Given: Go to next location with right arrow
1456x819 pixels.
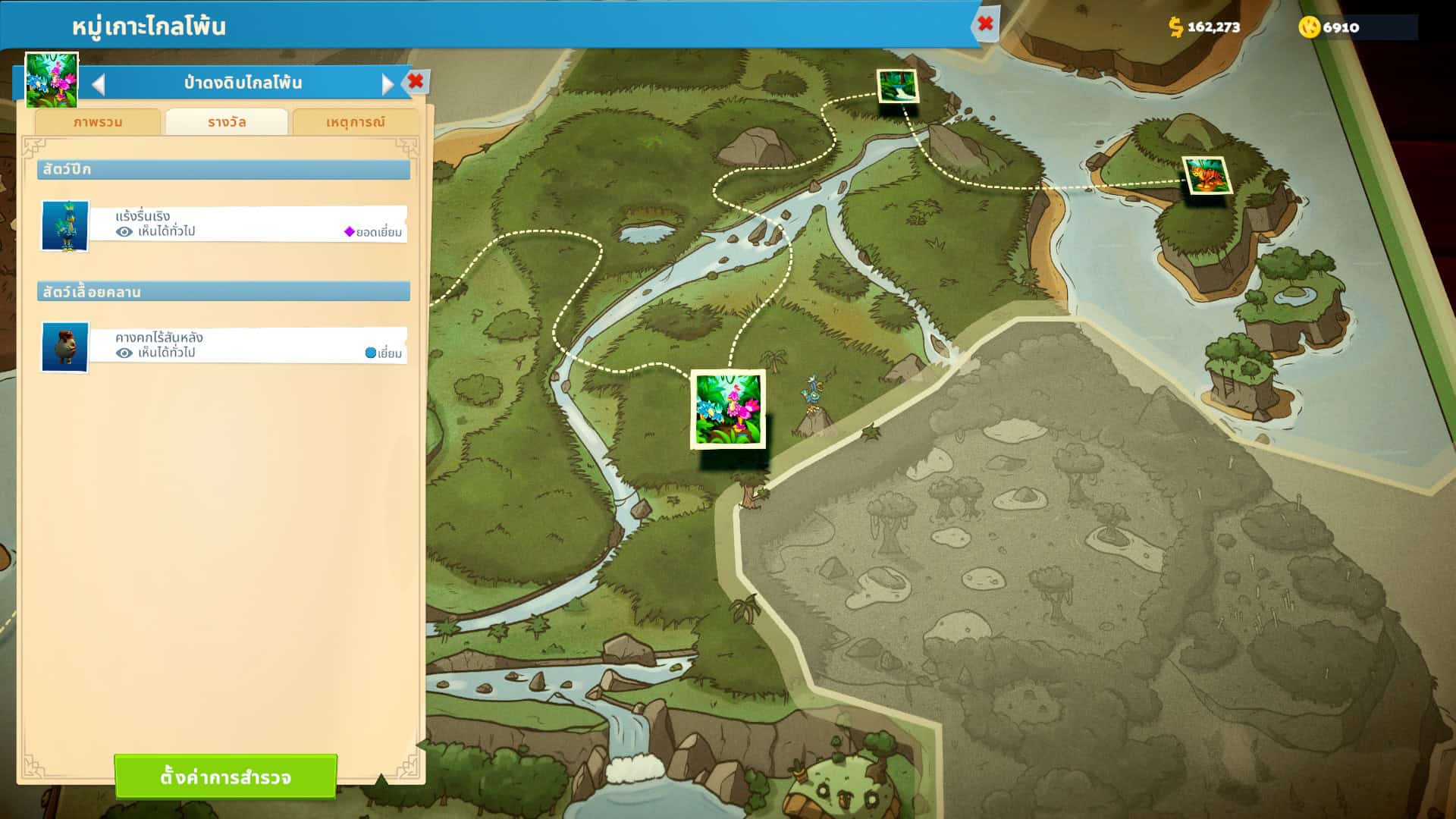Looking at the screenshot, I should point(388,83).
